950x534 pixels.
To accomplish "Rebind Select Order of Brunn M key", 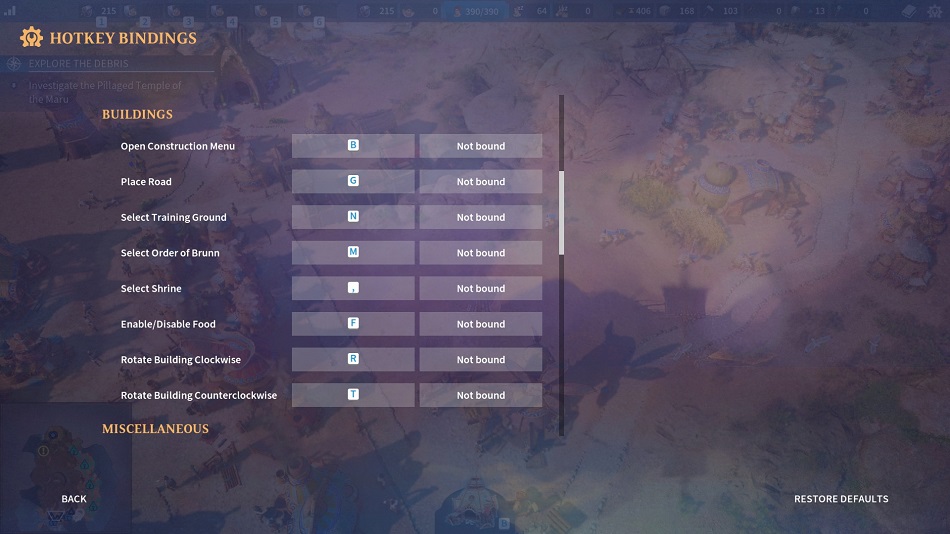I will pyautogui.click(x=353, y=253).
